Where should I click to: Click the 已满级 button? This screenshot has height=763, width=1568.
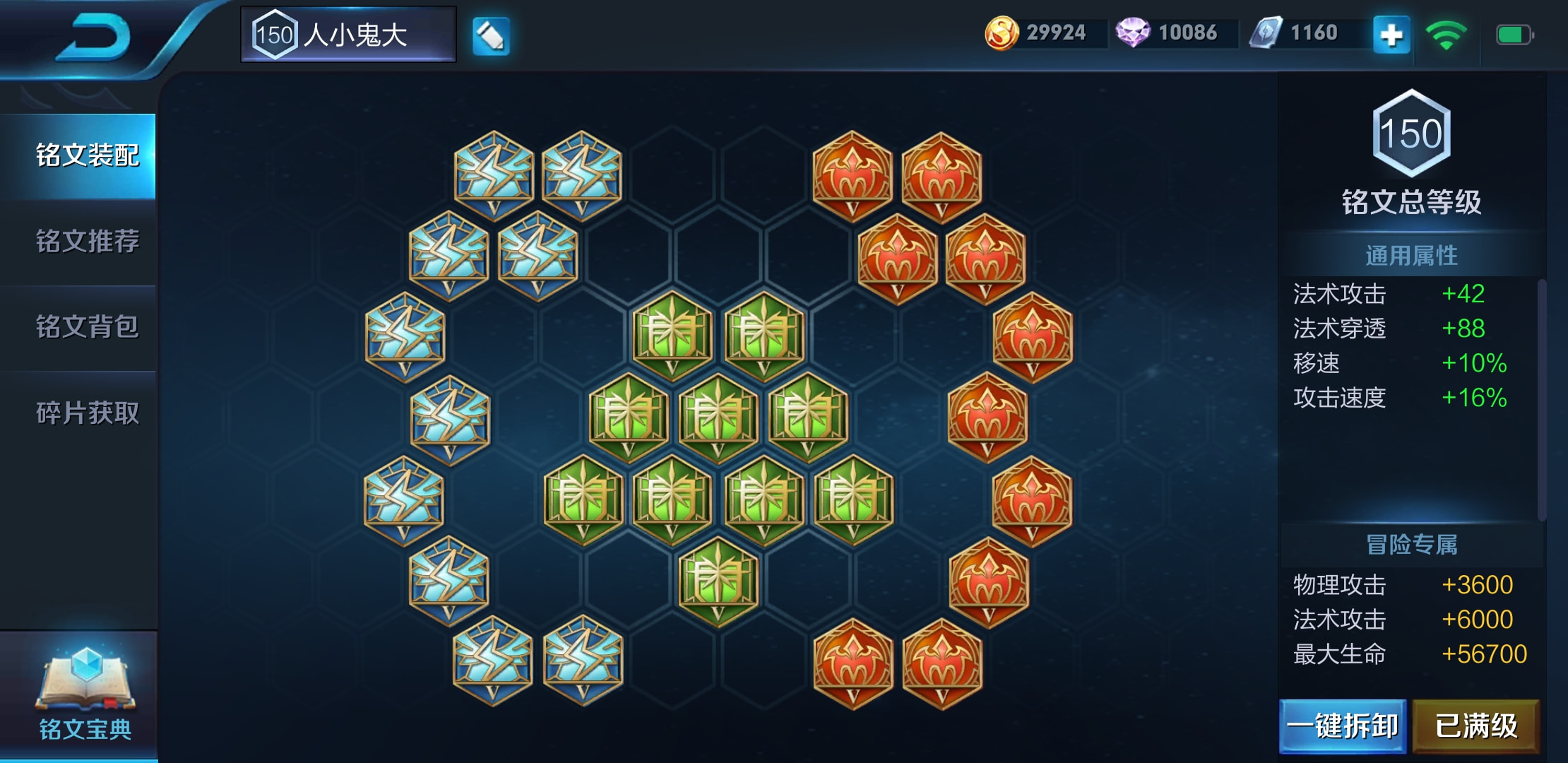tap(1475, 726)
